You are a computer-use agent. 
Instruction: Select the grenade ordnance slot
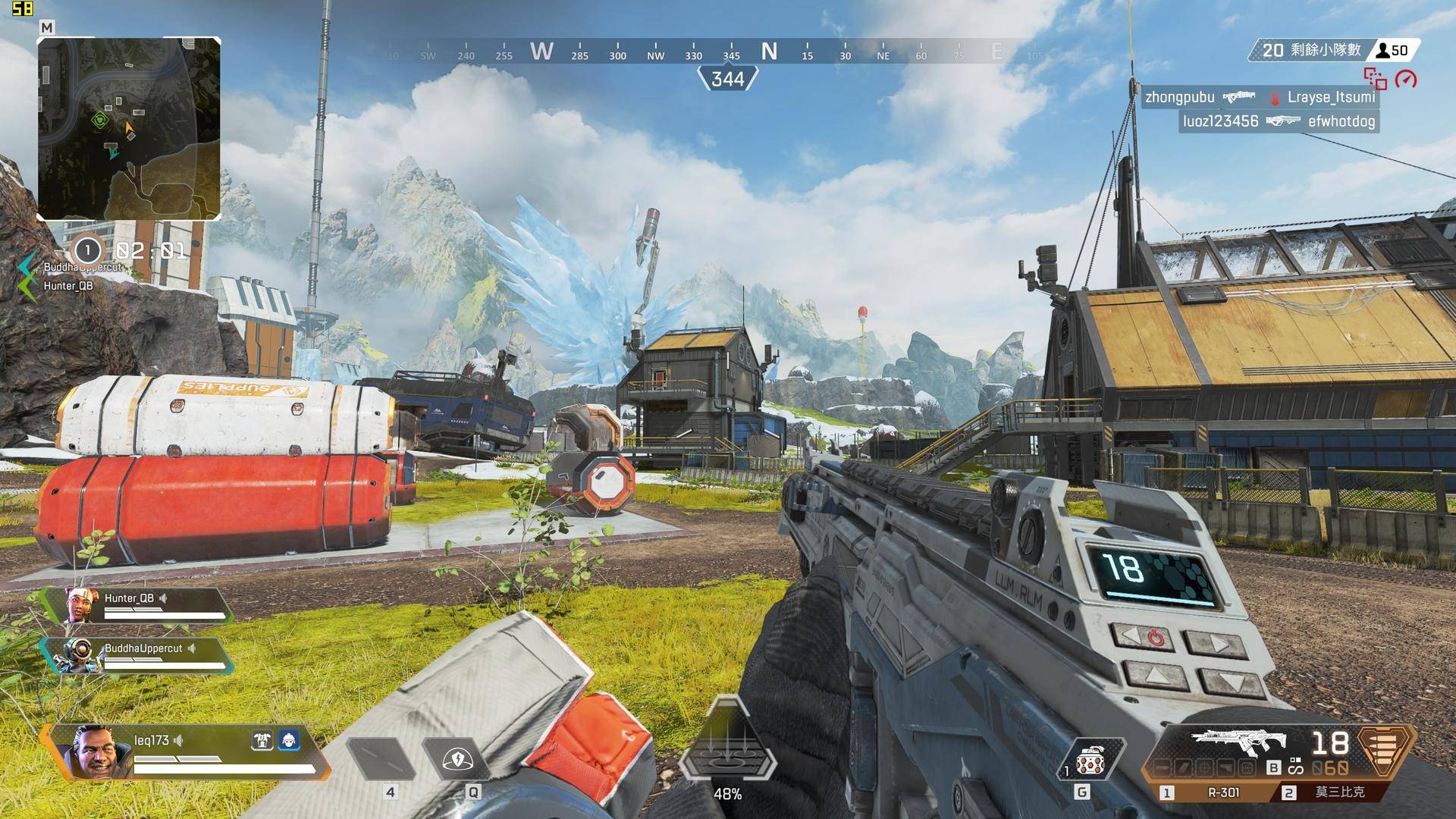1090,758
